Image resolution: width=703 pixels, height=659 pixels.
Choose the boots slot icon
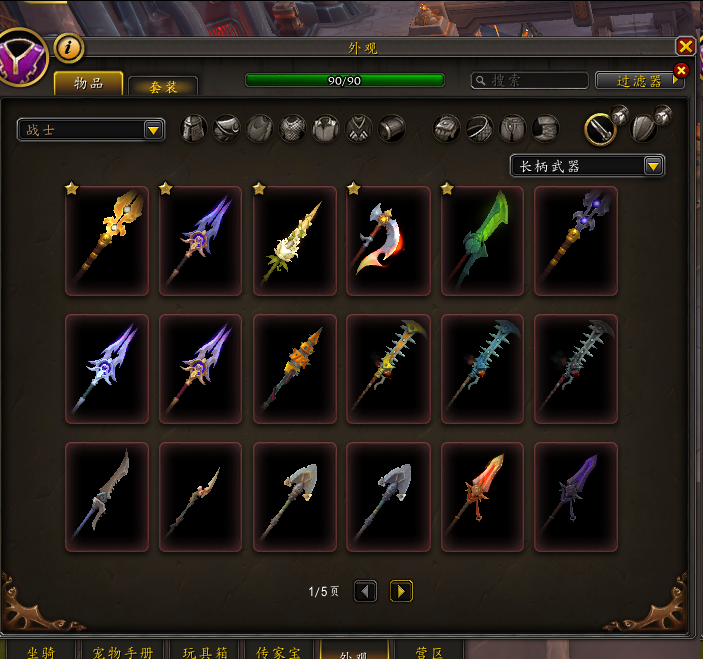[x=545, y=128]
